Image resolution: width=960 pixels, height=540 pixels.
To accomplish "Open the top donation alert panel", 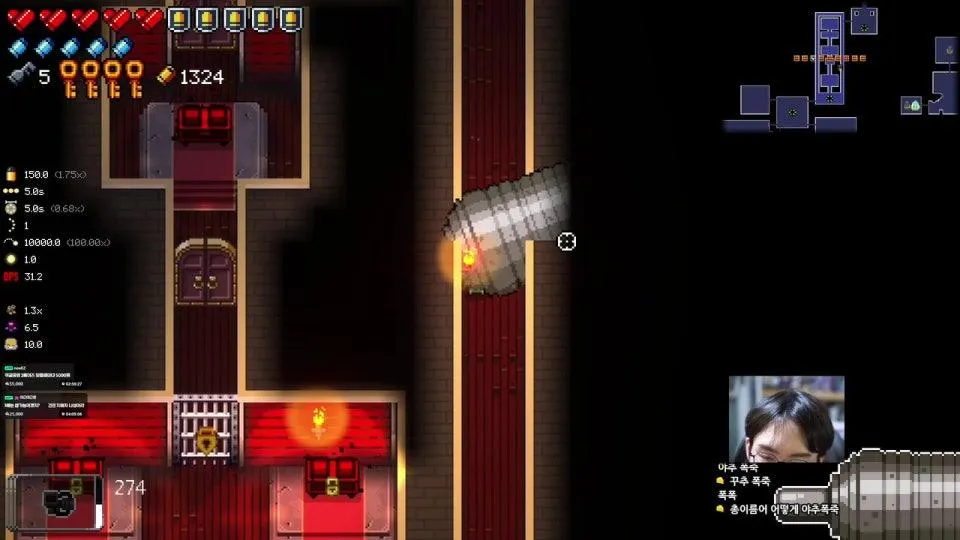I will coord(44,377).
